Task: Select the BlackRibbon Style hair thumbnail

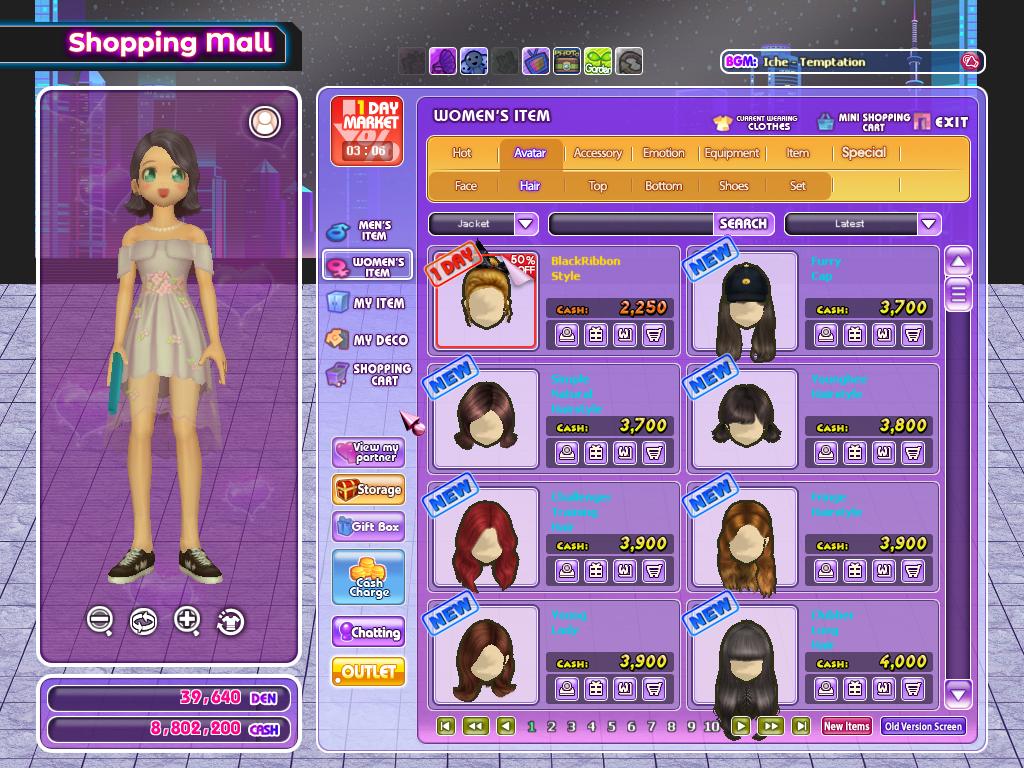Action: coord(486,299)
